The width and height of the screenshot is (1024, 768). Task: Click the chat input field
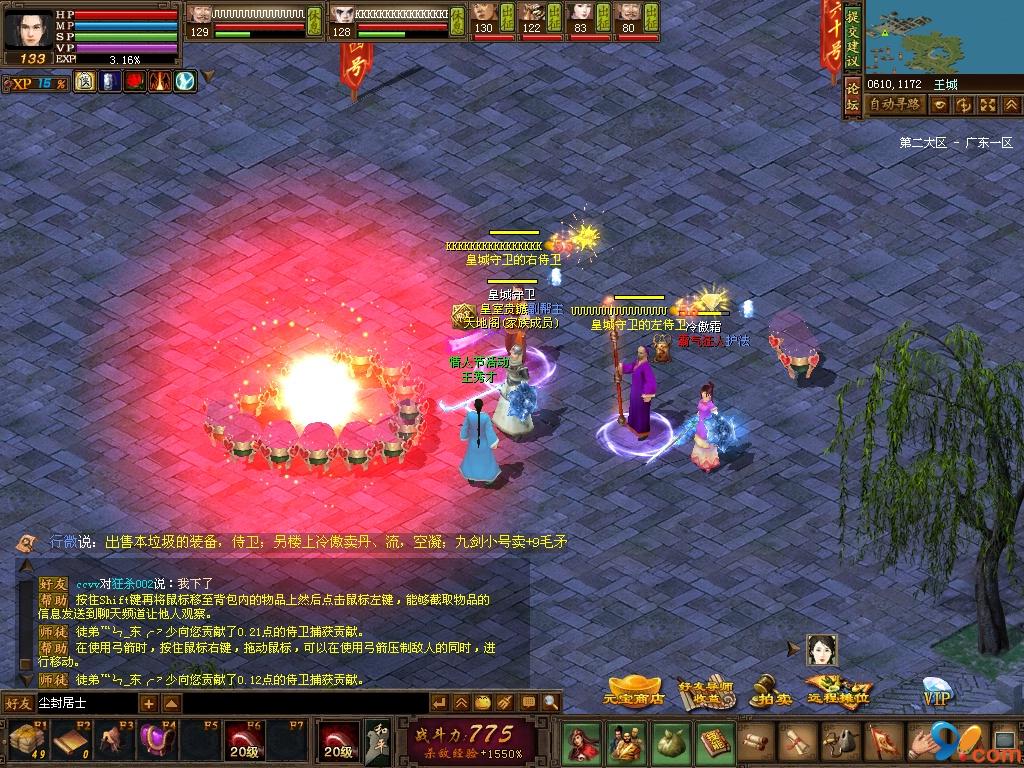[86, 703]
